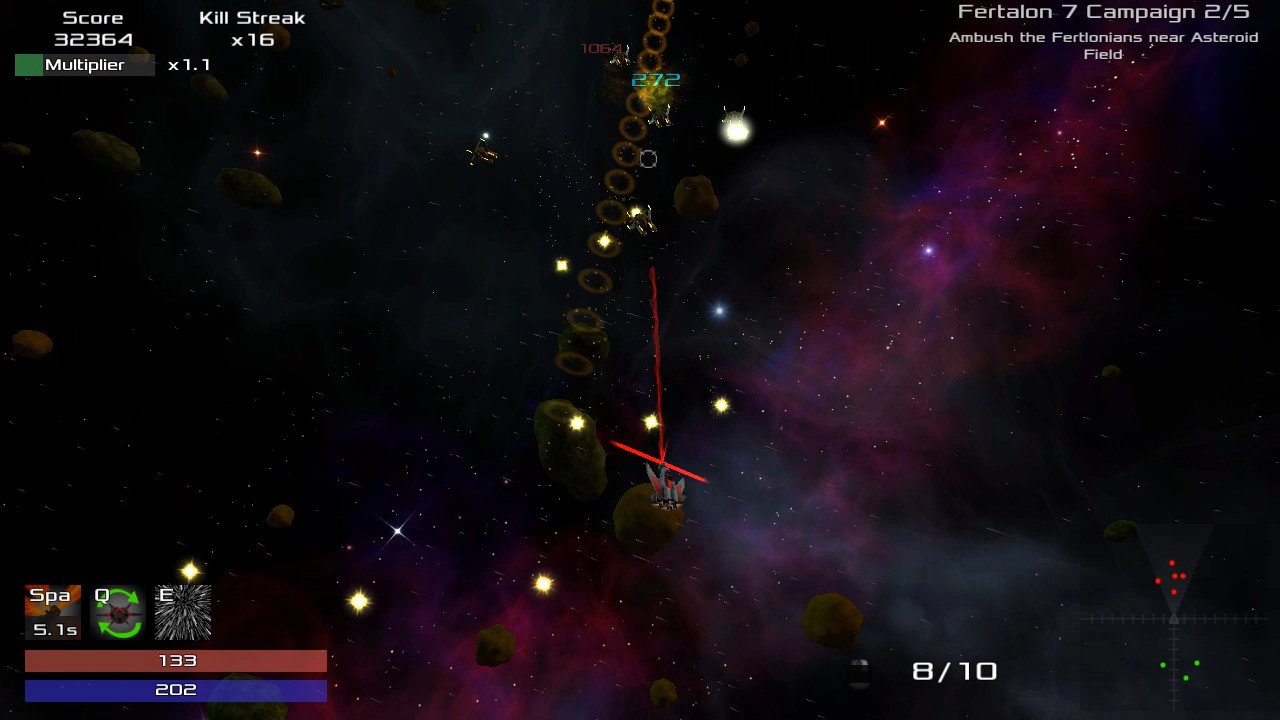
Task: Click the circular targeting reticle near the rings
Action: point(647,156)
